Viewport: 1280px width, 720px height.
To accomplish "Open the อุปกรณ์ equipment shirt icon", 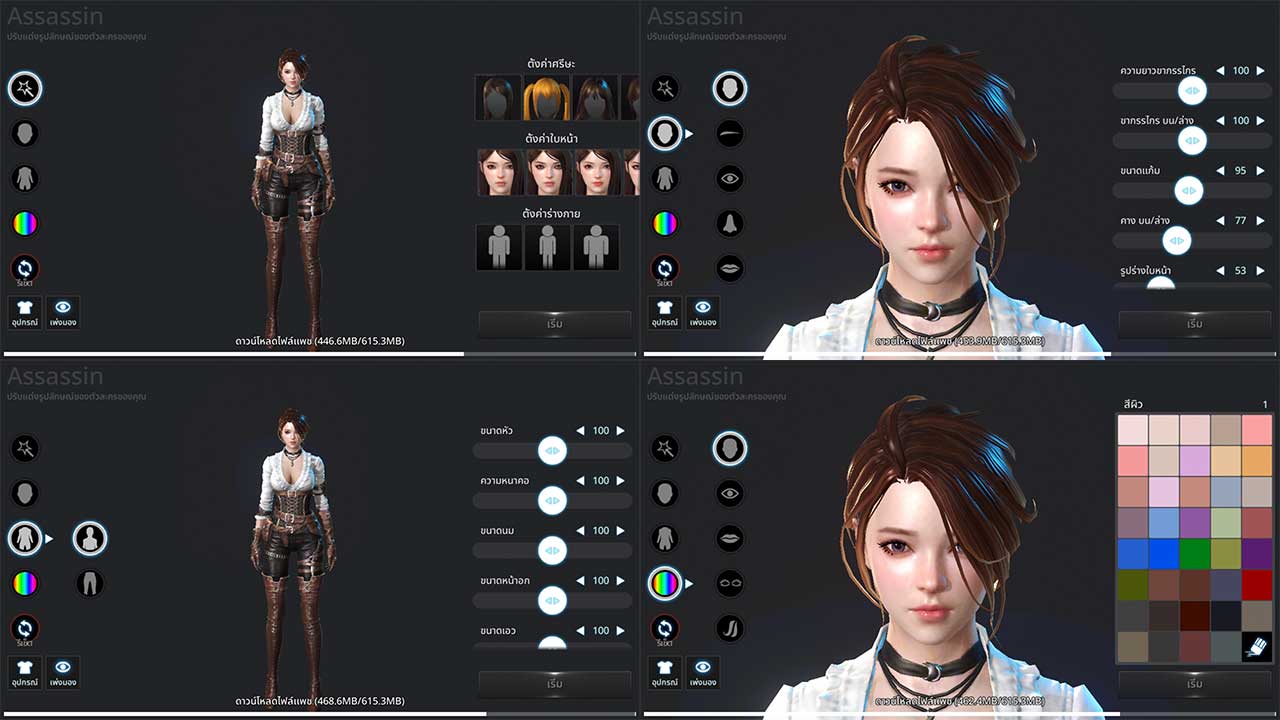I will click(24, 312).
